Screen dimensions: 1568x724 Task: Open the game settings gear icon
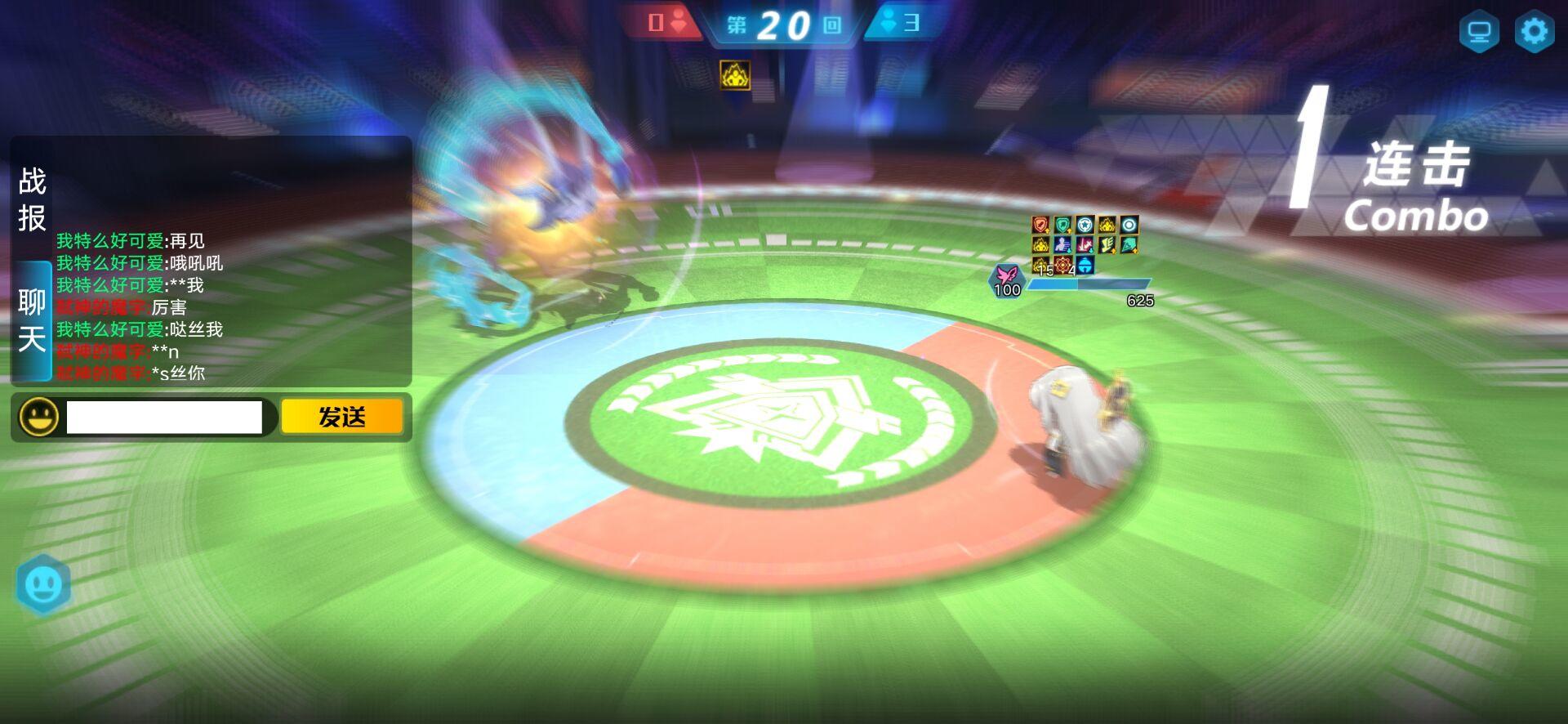coord(1535,30)
